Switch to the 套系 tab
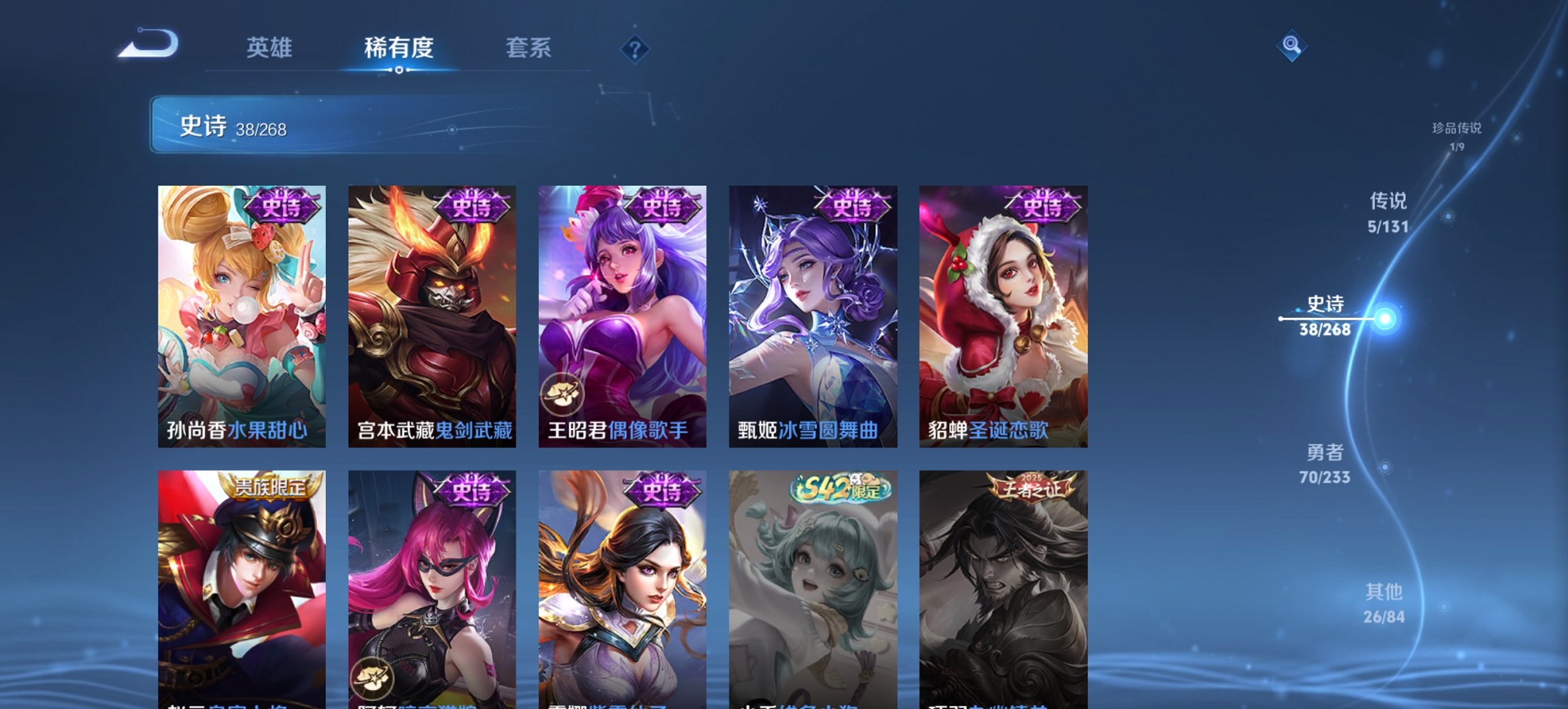The image size is (1568, 709). [x=529, y=48]
